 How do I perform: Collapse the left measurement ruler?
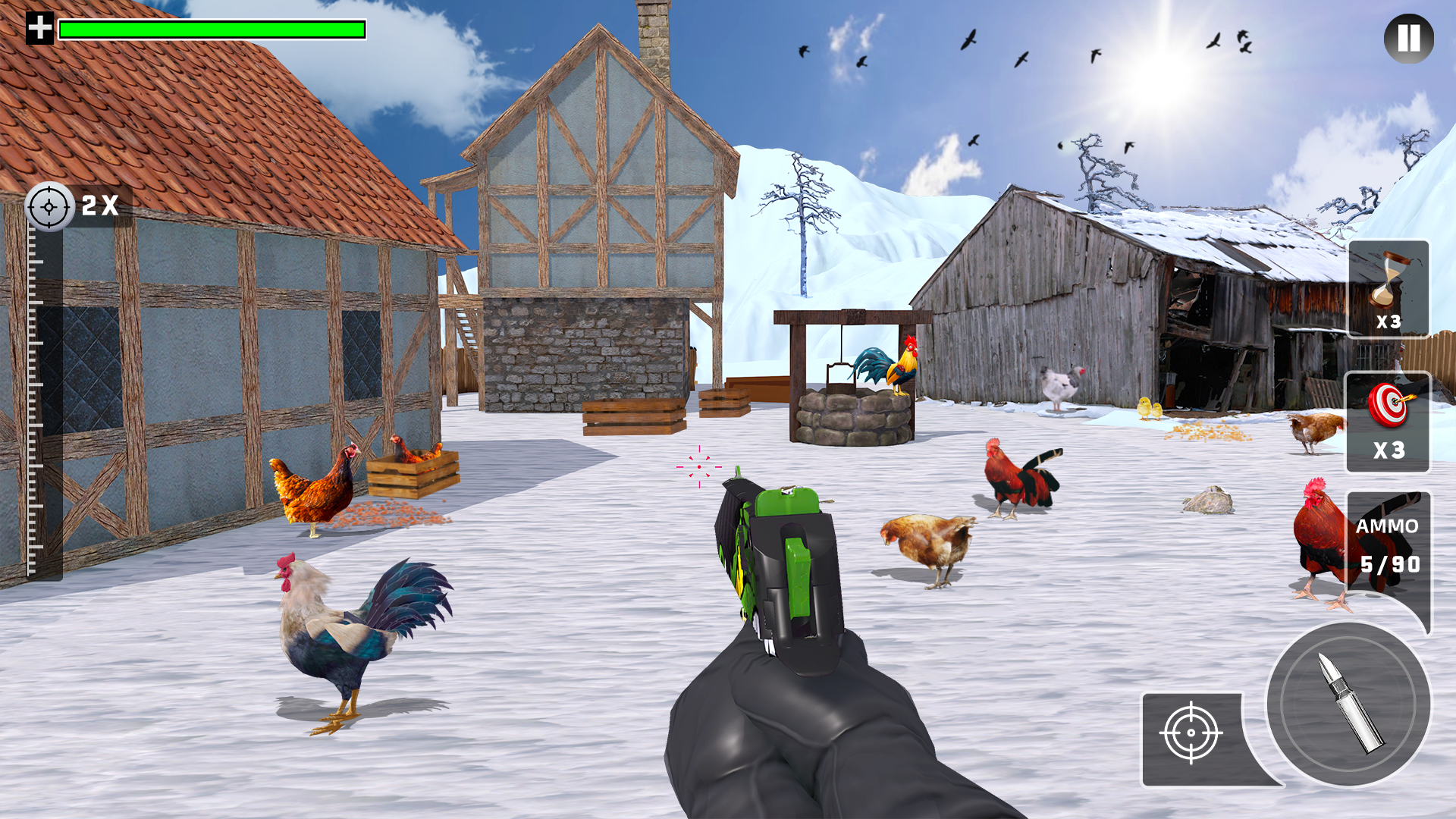point(34,394)
